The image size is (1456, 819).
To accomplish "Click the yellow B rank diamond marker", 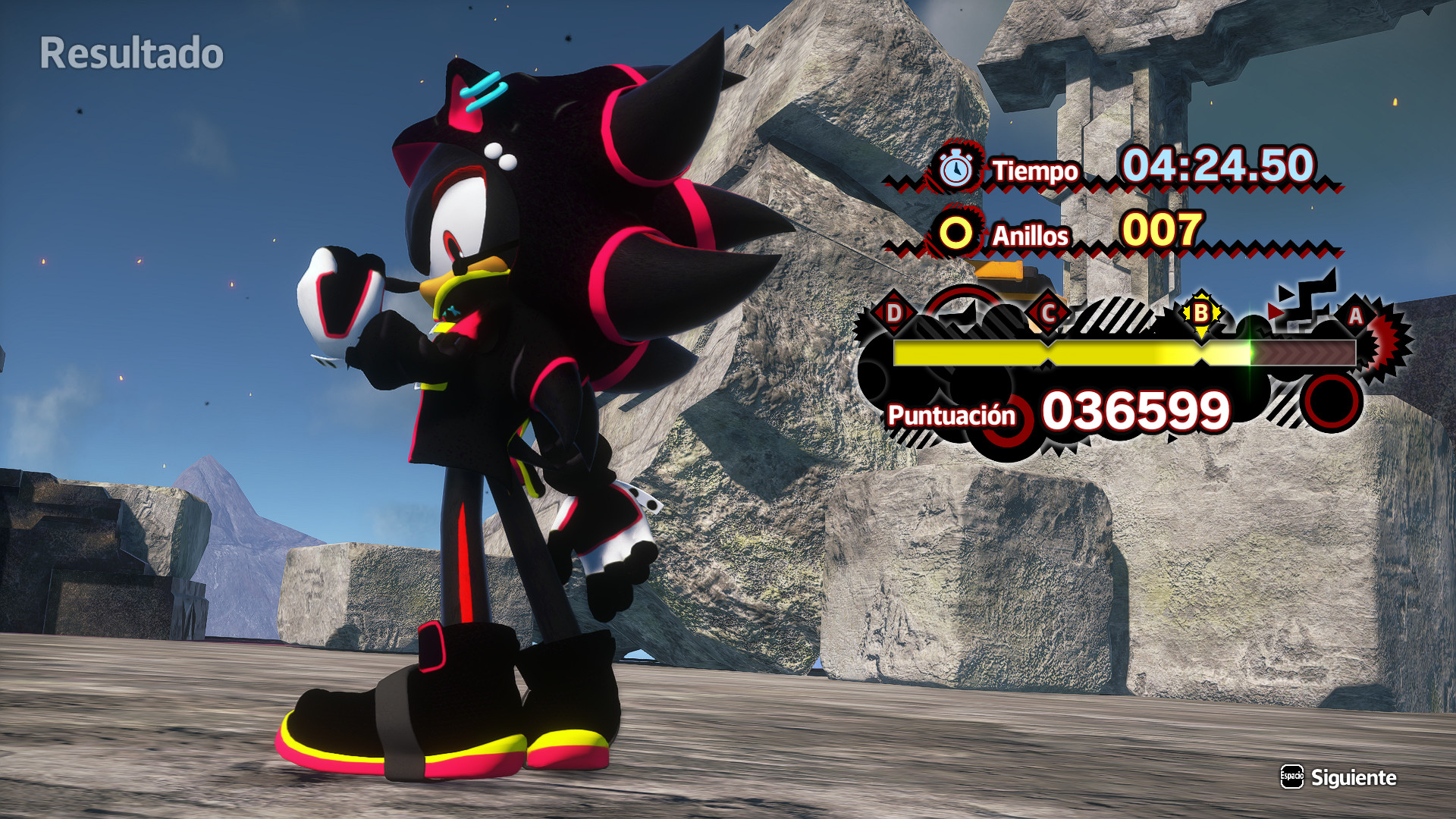I will (1200, 311).
